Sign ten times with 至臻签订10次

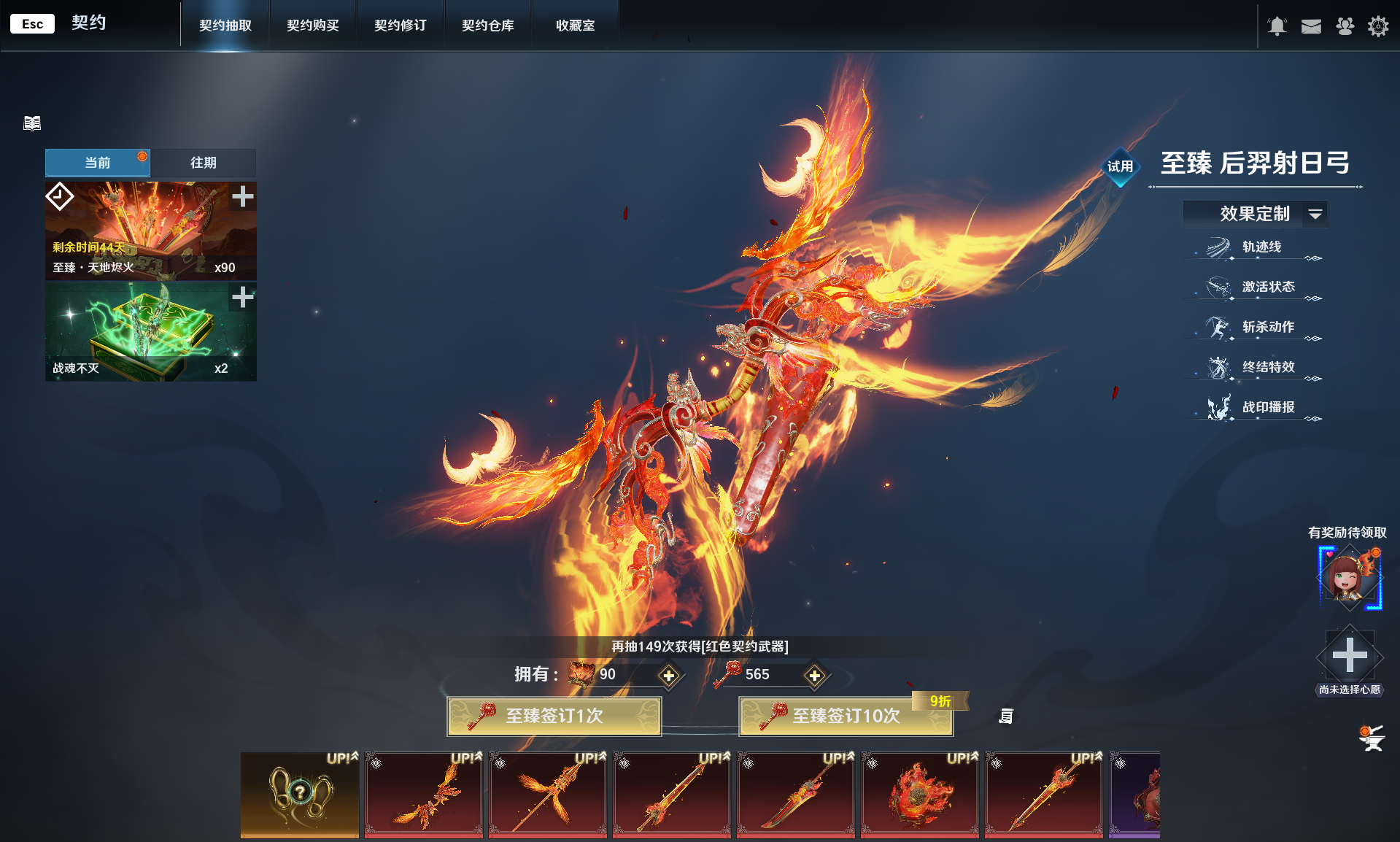[x=846, y=716]
